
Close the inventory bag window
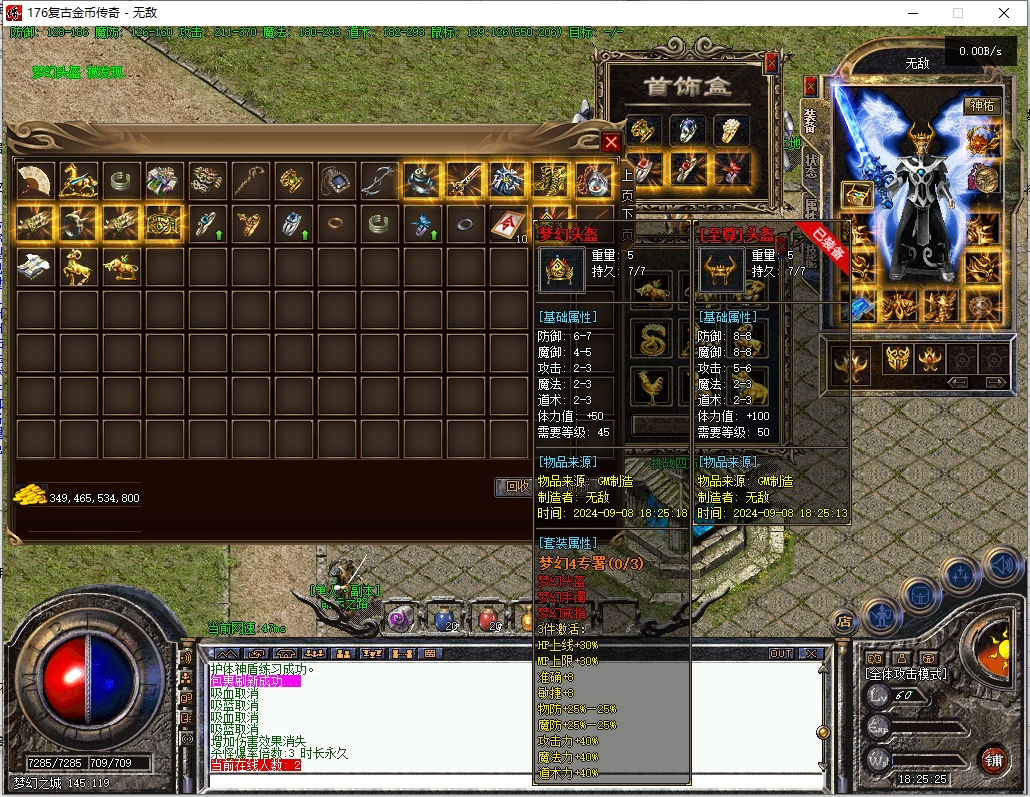click(x=611, y=143)
